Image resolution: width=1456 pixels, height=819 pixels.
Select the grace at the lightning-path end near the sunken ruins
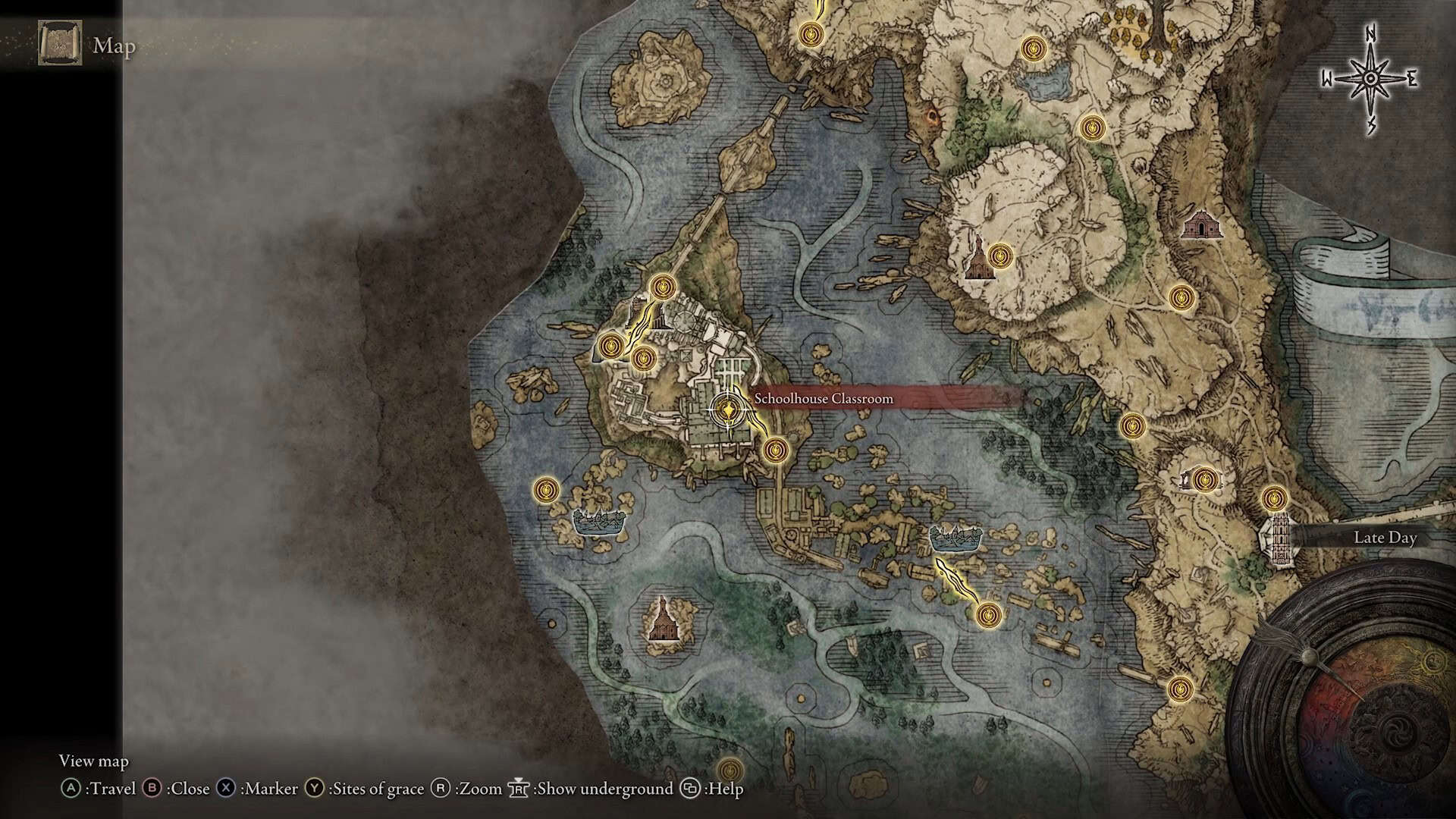coord(987,613)
